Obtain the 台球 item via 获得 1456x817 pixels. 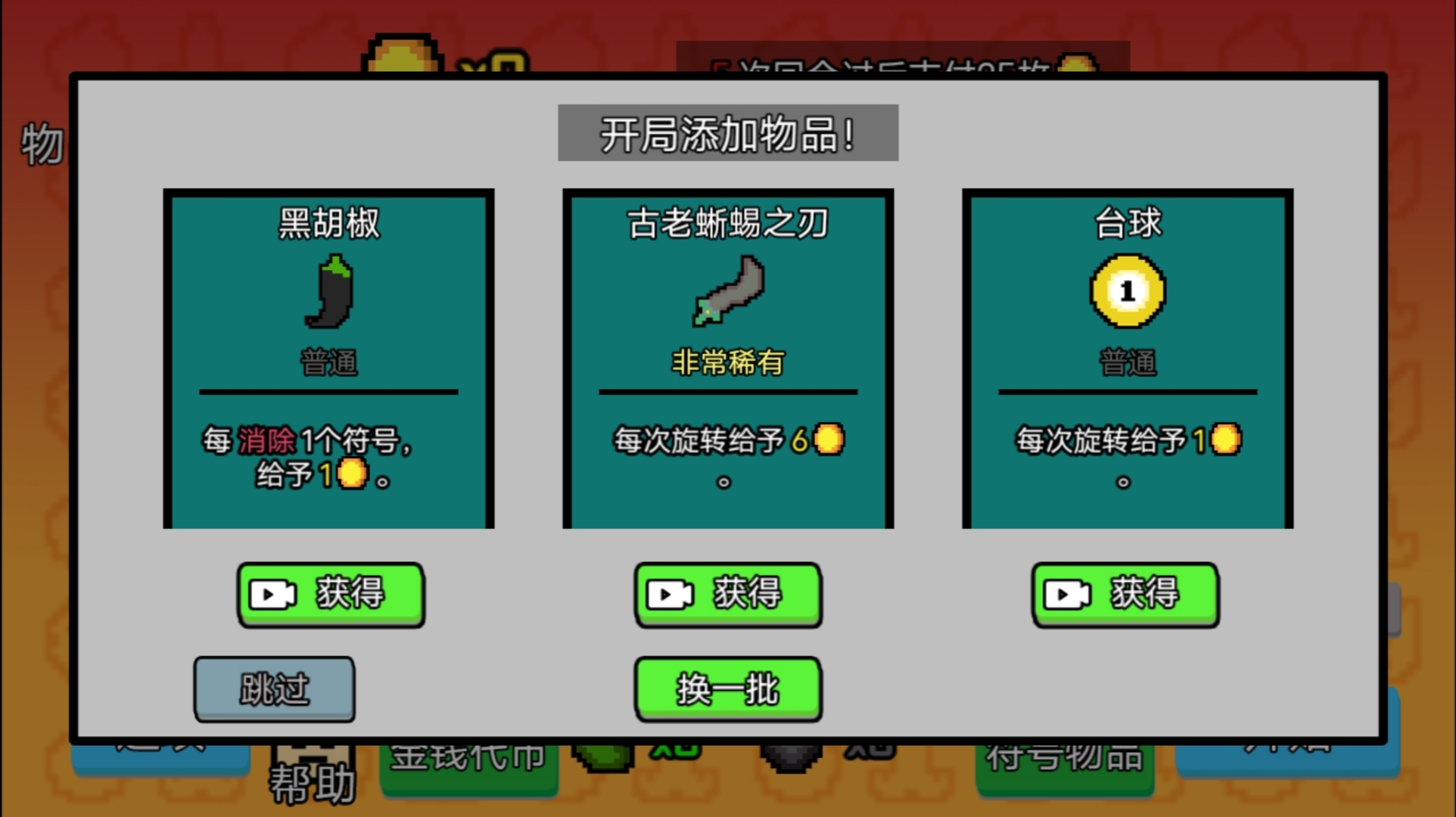point(1125,595)
